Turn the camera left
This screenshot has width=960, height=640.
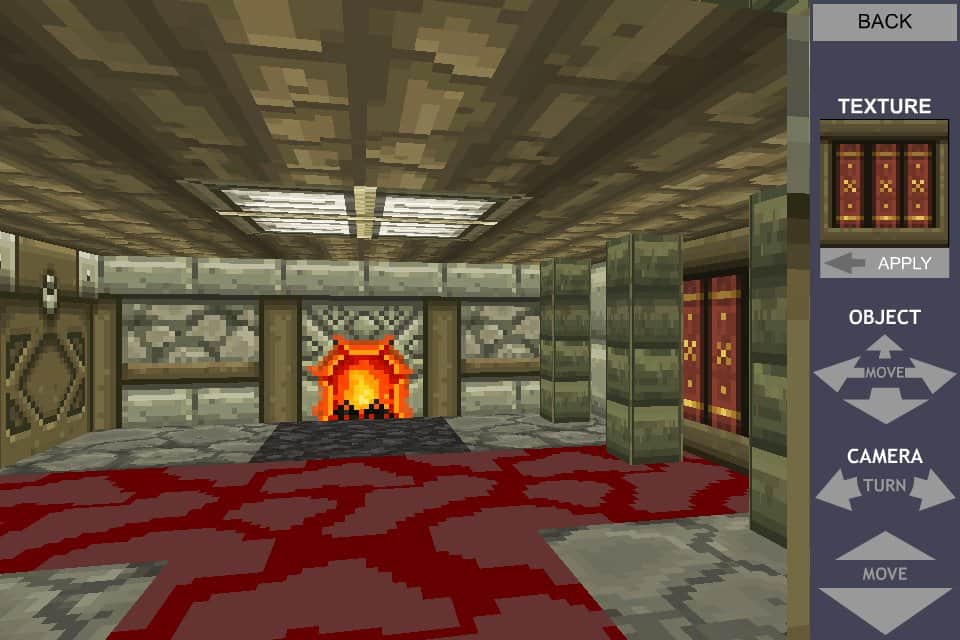click(835, 489)
